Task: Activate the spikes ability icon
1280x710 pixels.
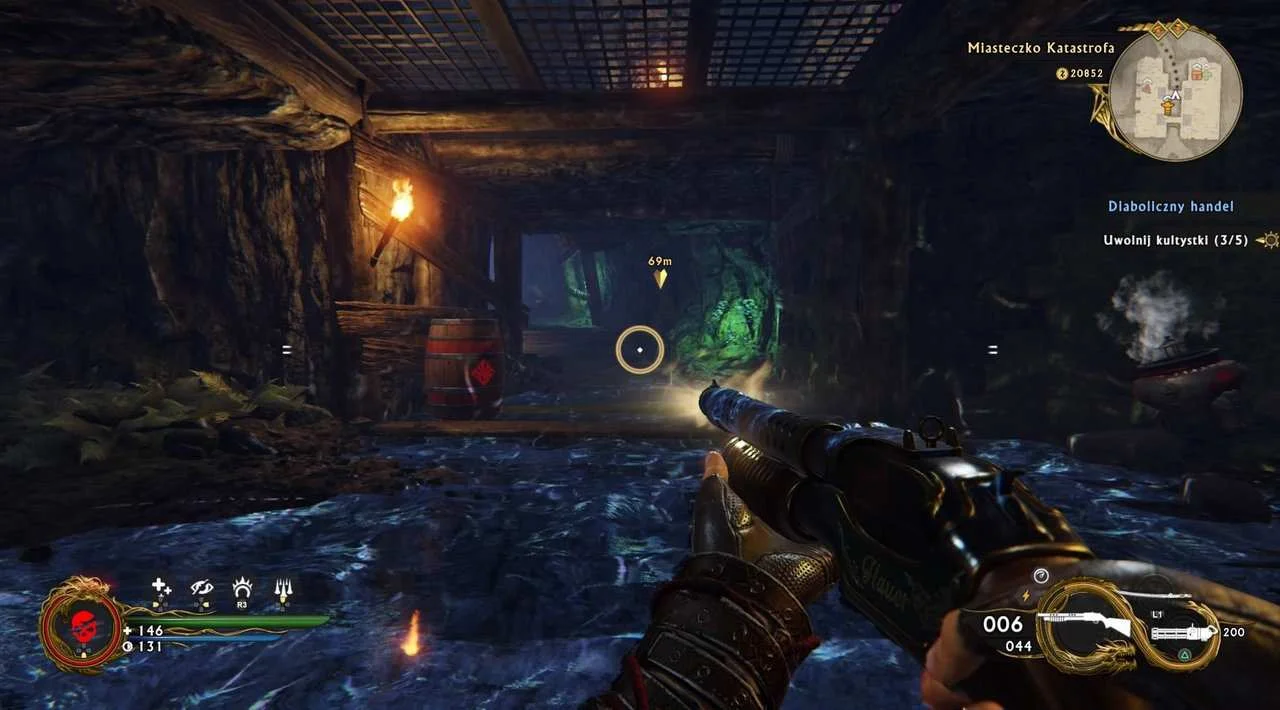Action: tap(283, 590)
